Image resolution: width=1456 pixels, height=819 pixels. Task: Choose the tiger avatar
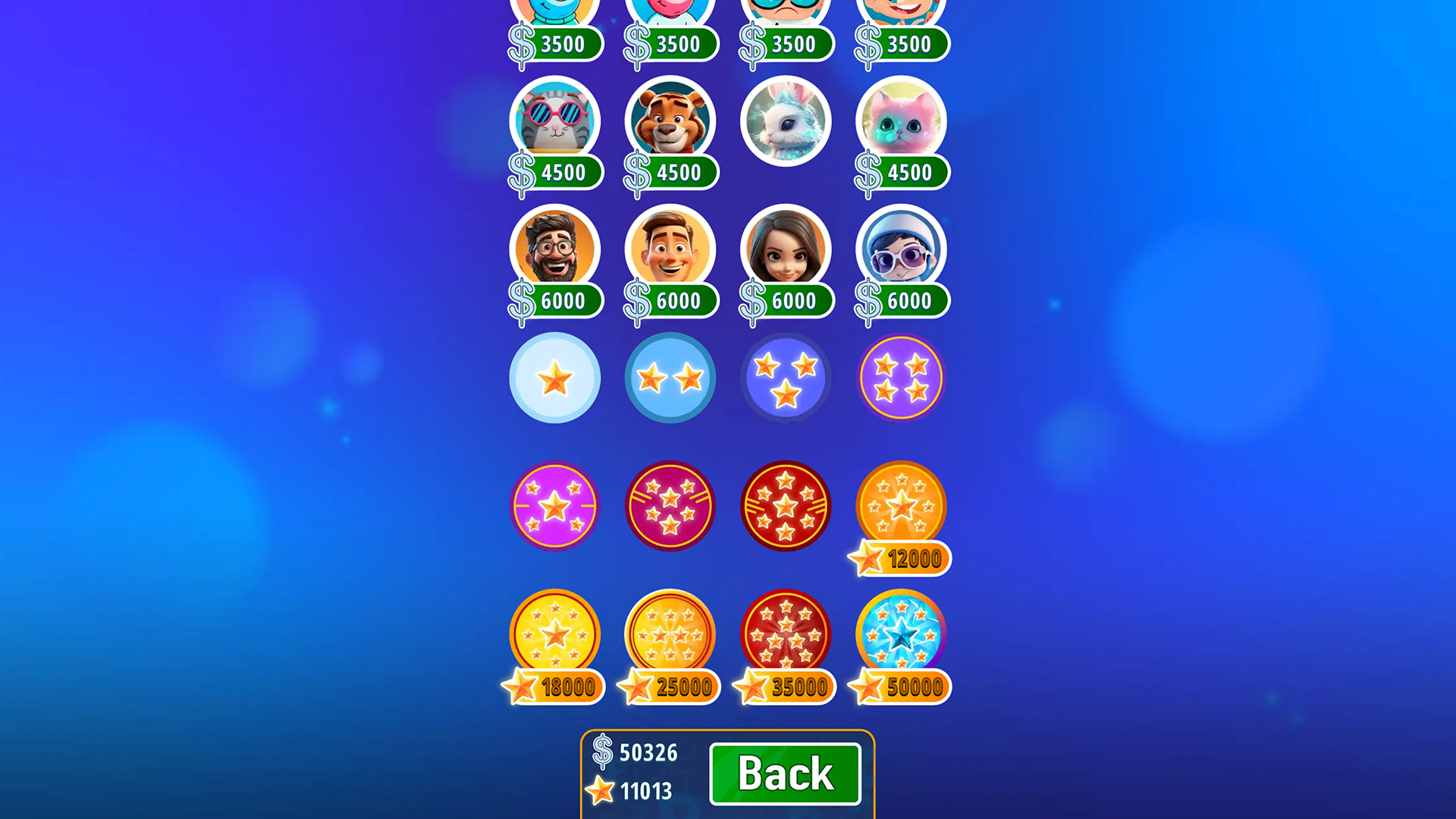point(670,121)
